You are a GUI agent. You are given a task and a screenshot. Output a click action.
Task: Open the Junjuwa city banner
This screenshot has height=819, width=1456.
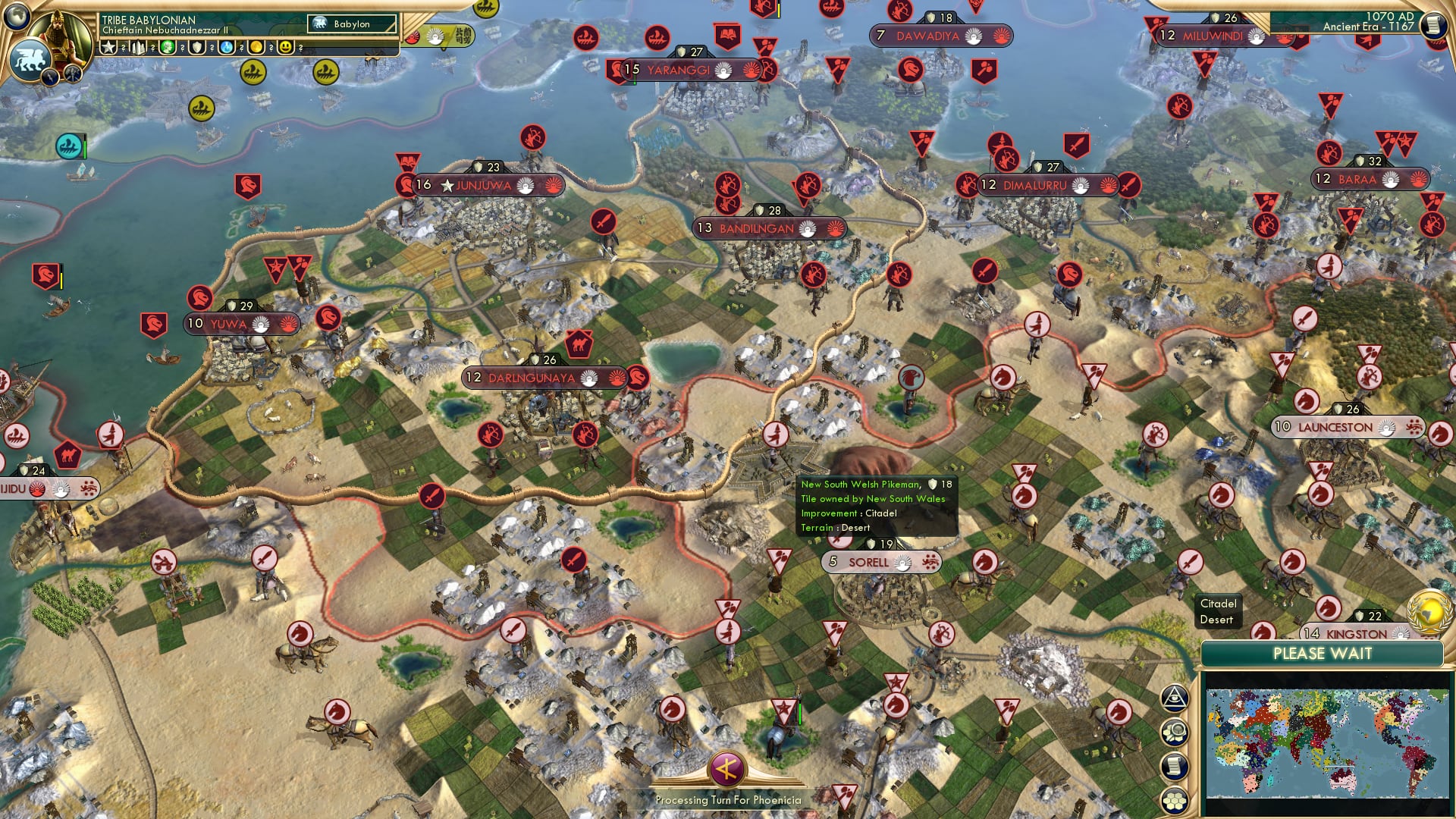(483, 185)
